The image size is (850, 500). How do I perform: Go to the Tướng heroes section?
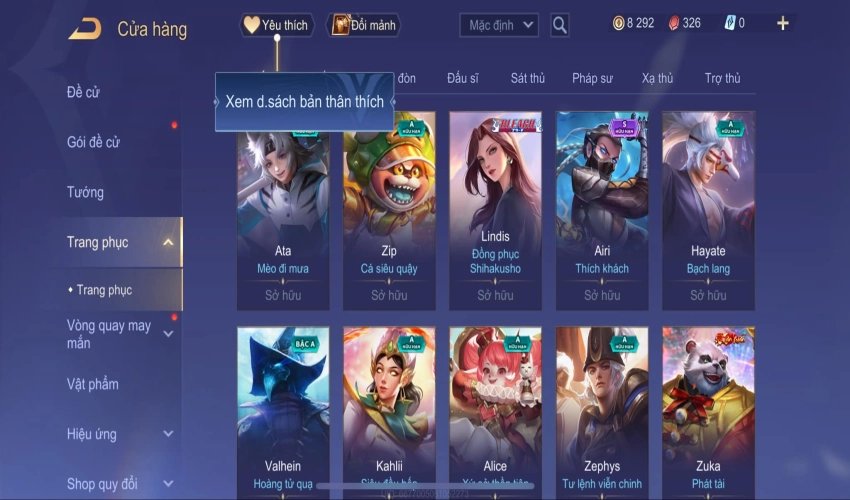pos(85,192)
